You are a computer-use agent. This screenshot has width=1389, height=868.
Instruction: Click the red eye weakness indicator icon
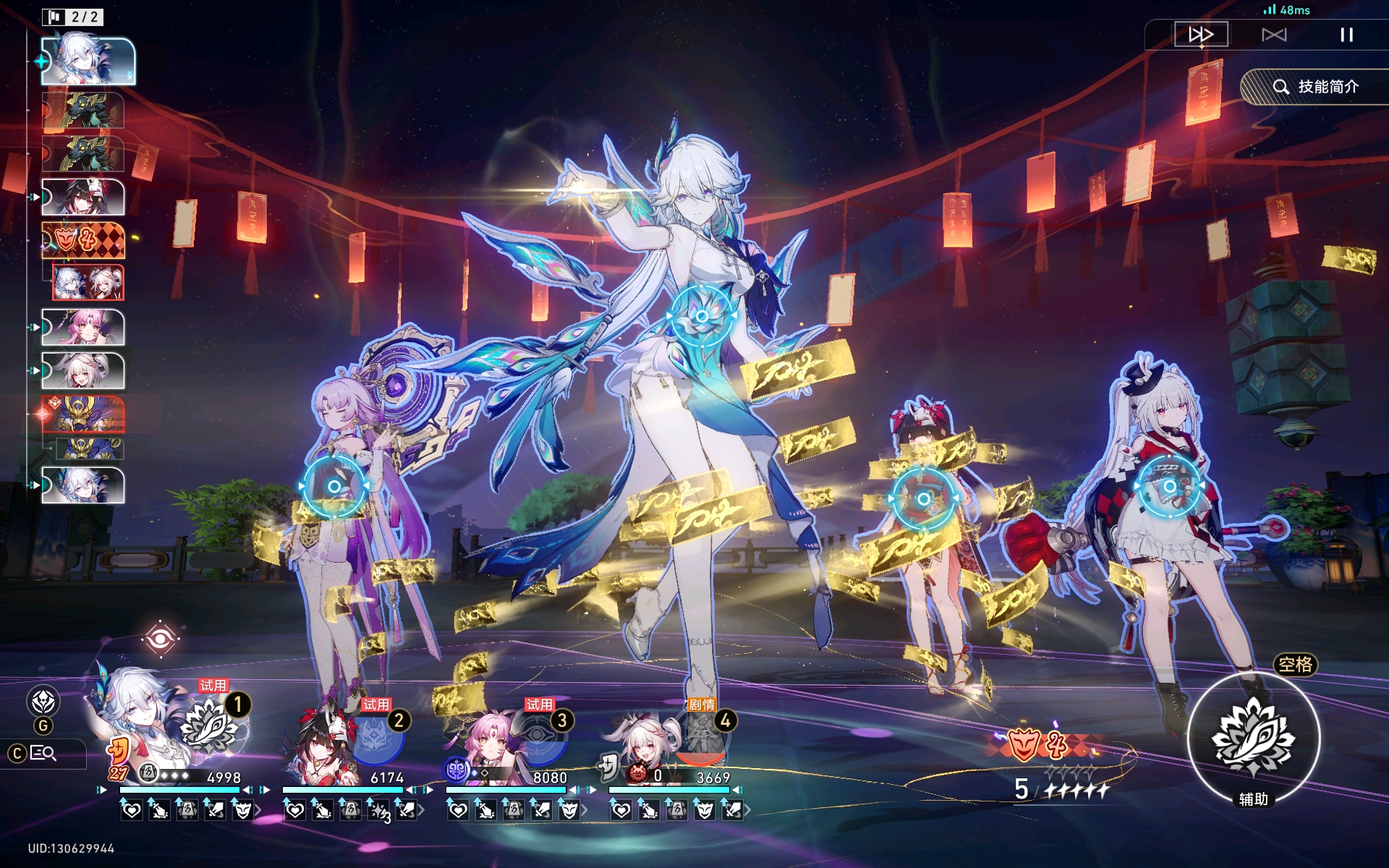coord(161,638)
